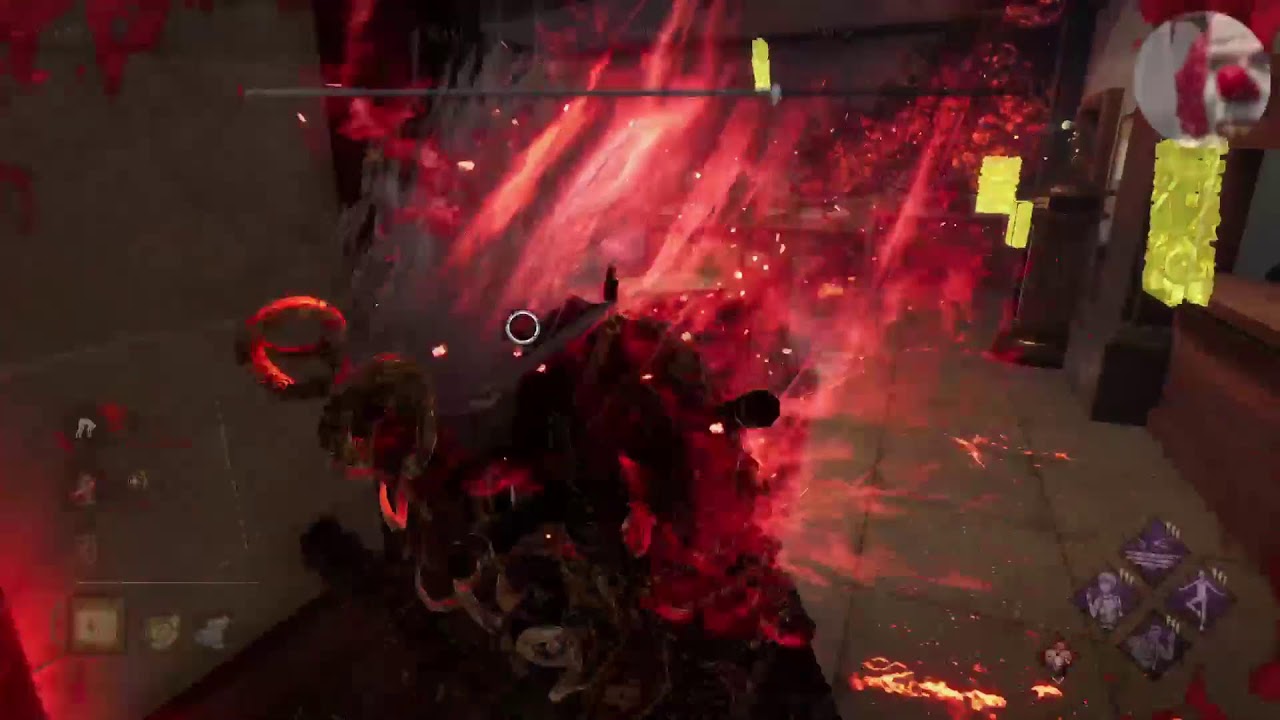Screen dimensions: 1280x720
Task: Select the top perk diamond with striped emblem
Action: point(1154,550)
